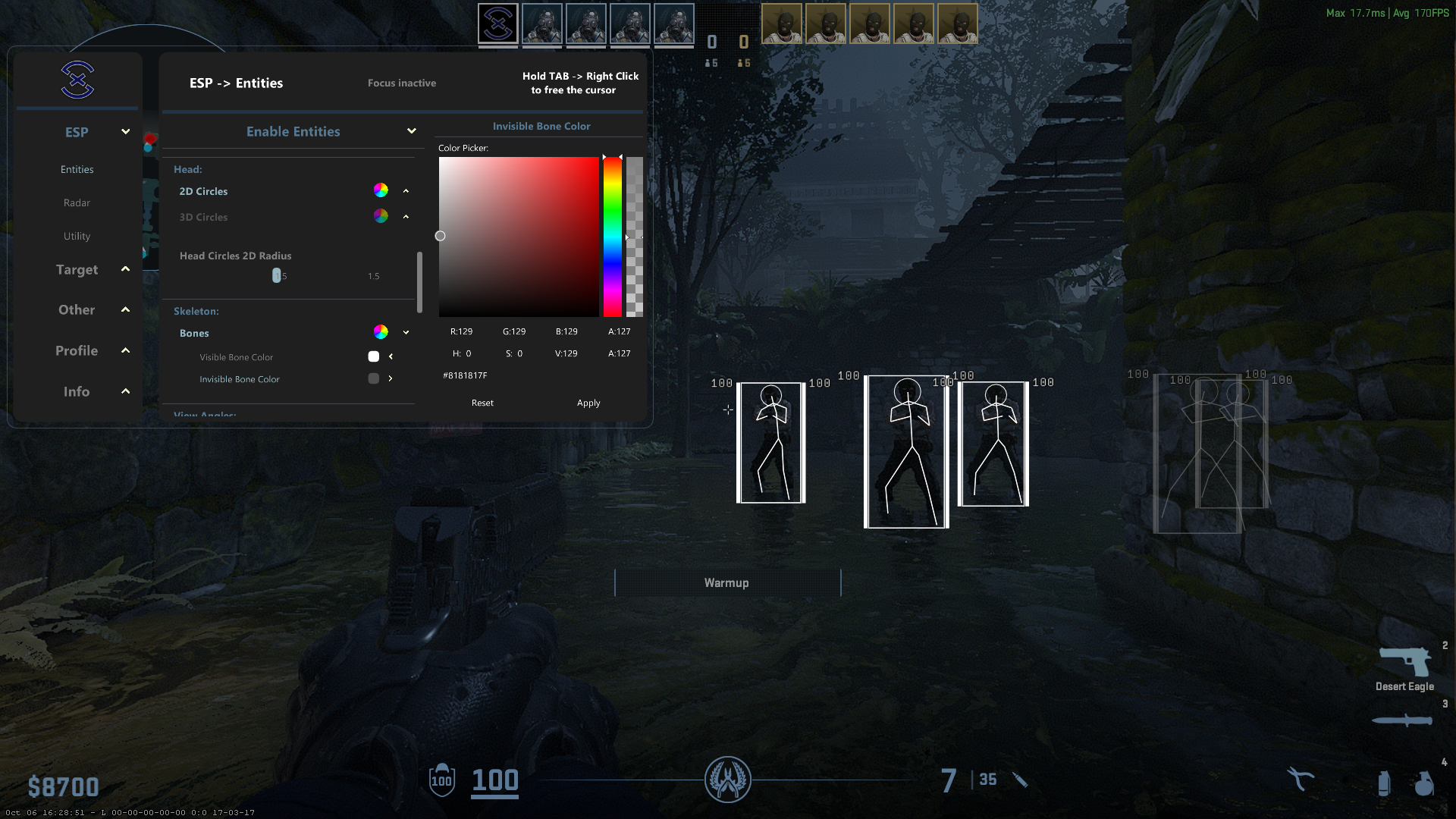The width and height of the screenshot is (1456, 819).
Task: Open the Entities submenu
Action: point(77,169)
